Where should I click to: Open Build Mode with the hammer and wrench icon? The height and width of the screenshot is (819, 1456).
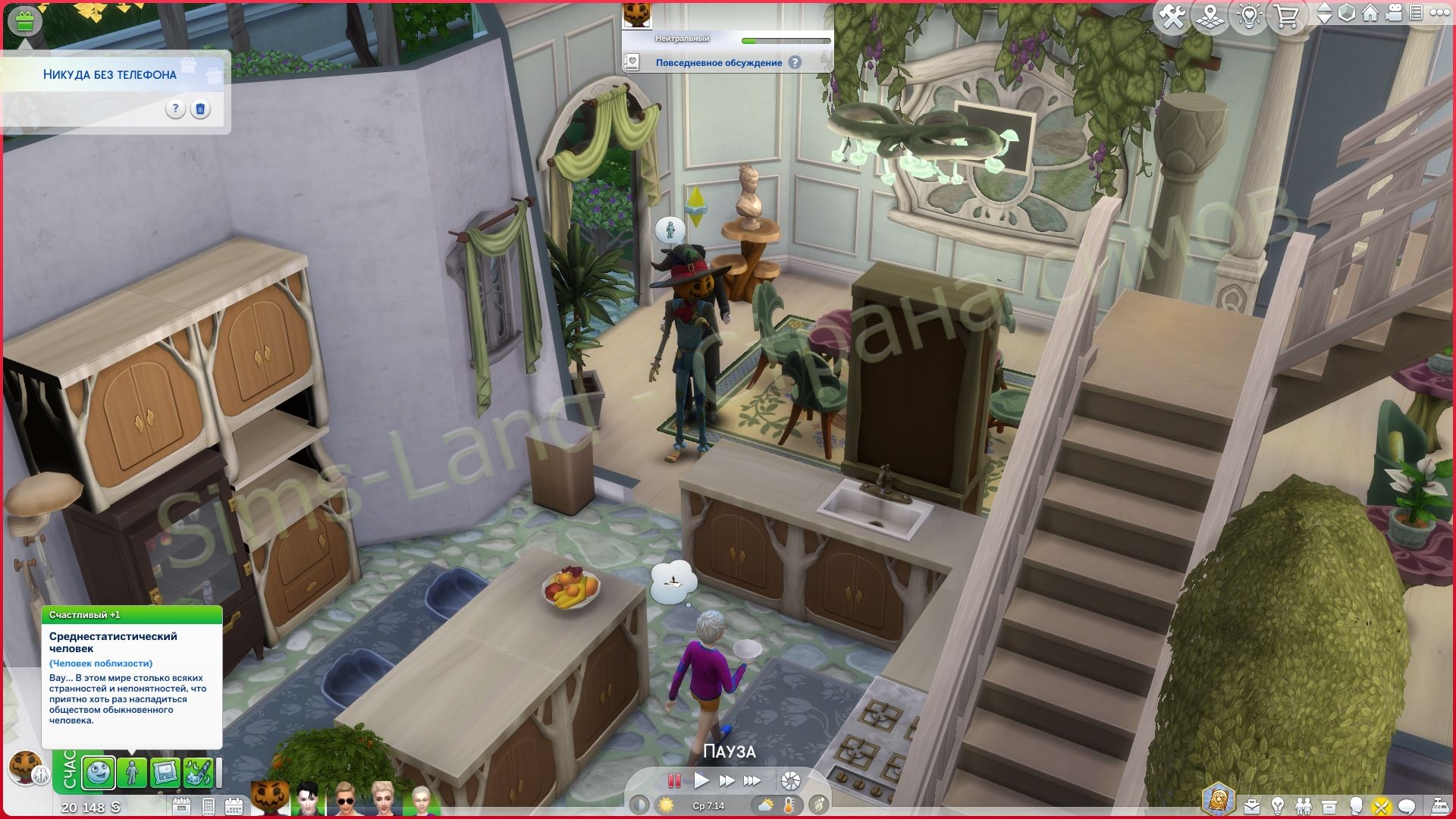tap(1172, 17)
